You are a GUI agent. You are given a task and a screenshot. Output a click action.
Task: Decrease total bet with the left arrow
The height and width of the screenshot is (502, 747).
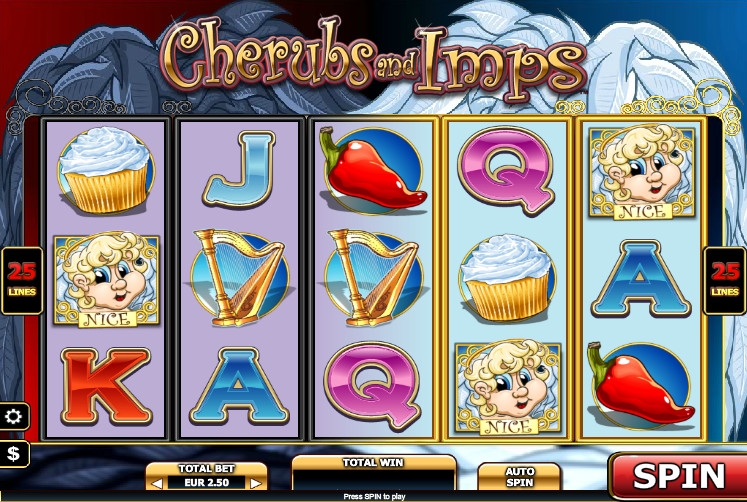[156, 484]
